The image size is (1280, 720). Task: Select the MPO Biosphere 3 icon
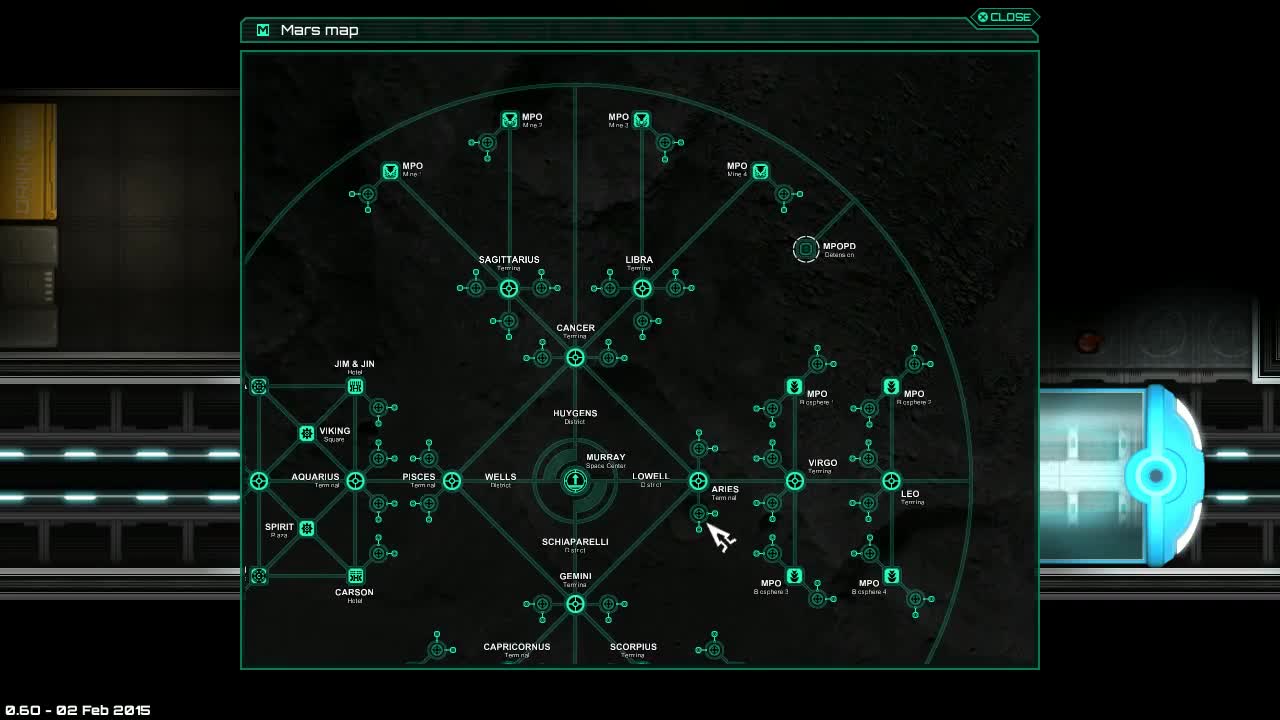(x=793, y=577)
